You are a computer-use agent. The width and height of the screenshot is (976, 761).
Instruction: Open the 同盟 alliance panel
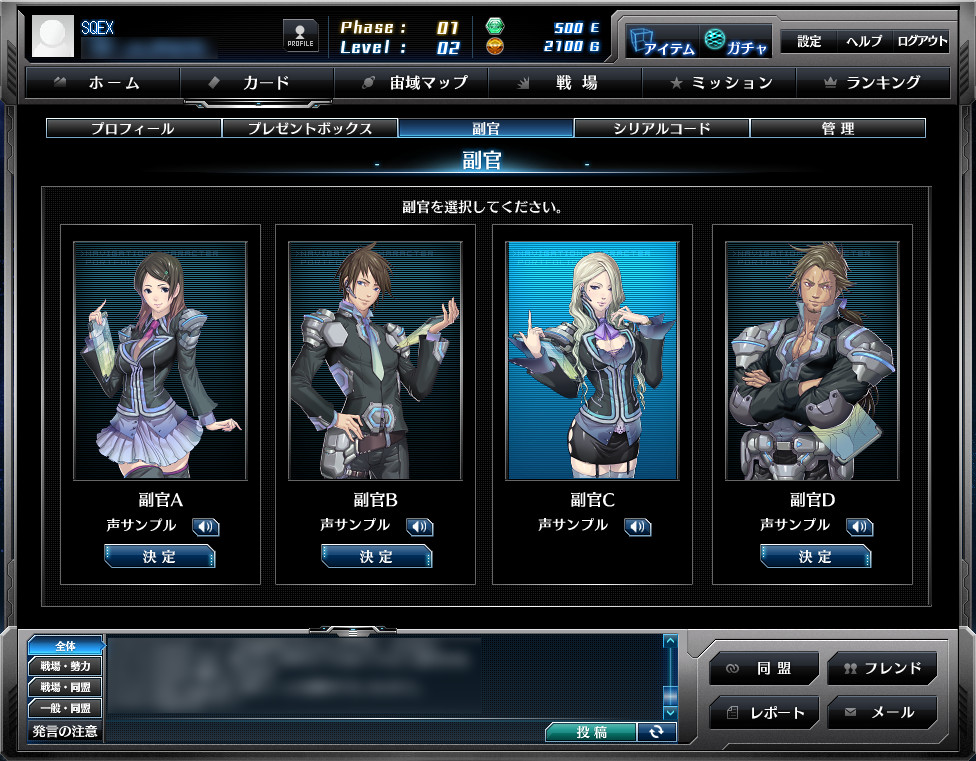pos(765,668)
